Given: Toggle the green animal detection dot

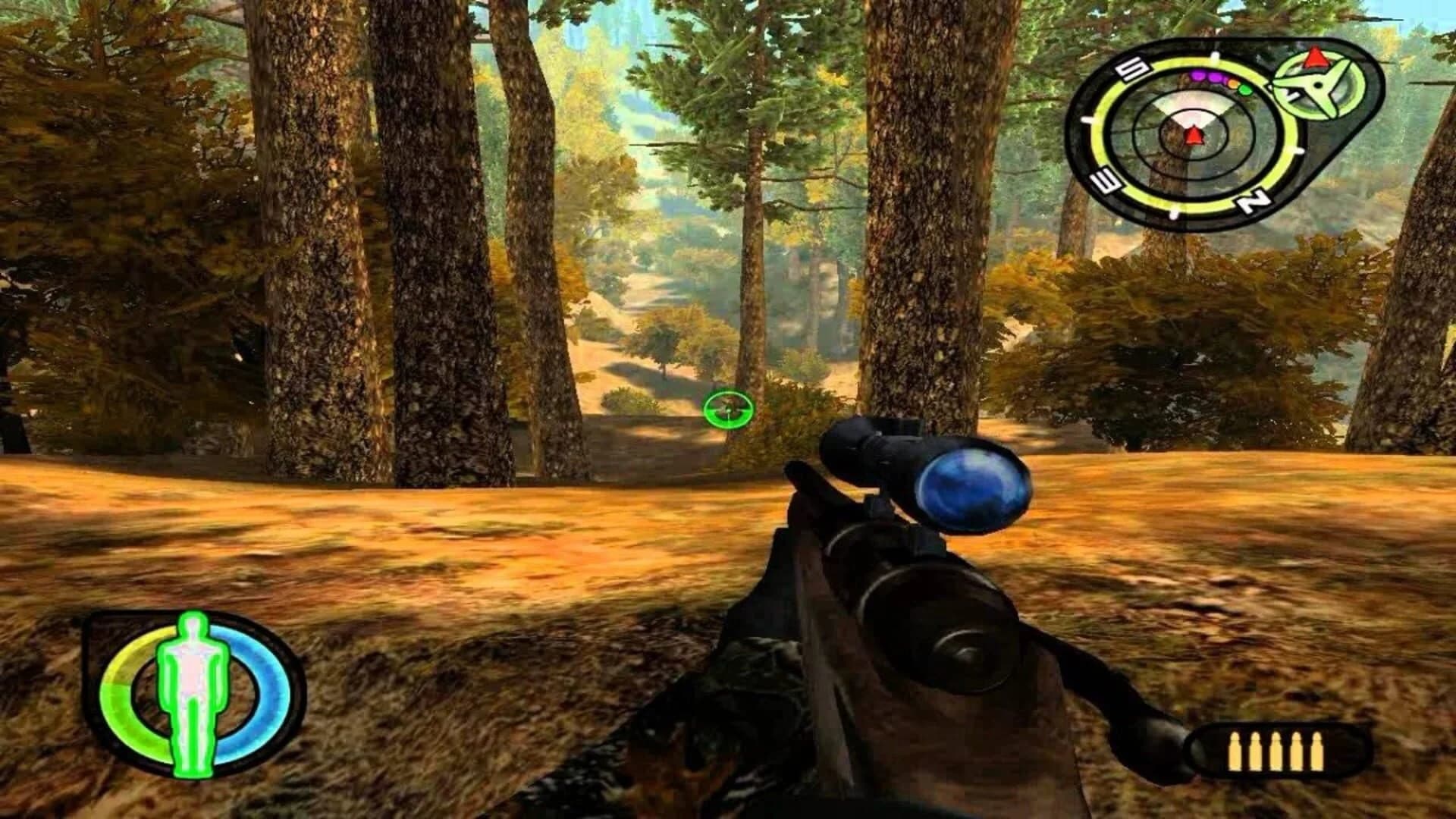Looking at the screenshot, I should tap(1245, 90).
